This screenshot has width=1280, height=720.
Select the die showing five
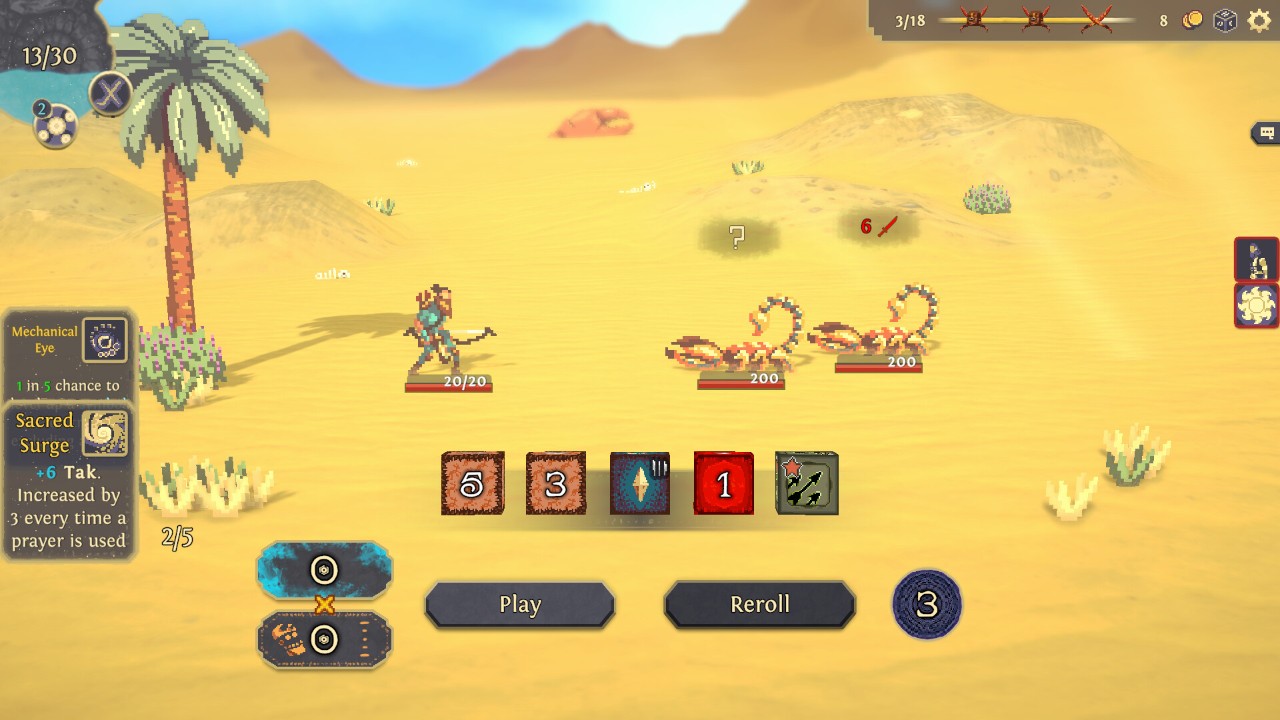point(472,484)
